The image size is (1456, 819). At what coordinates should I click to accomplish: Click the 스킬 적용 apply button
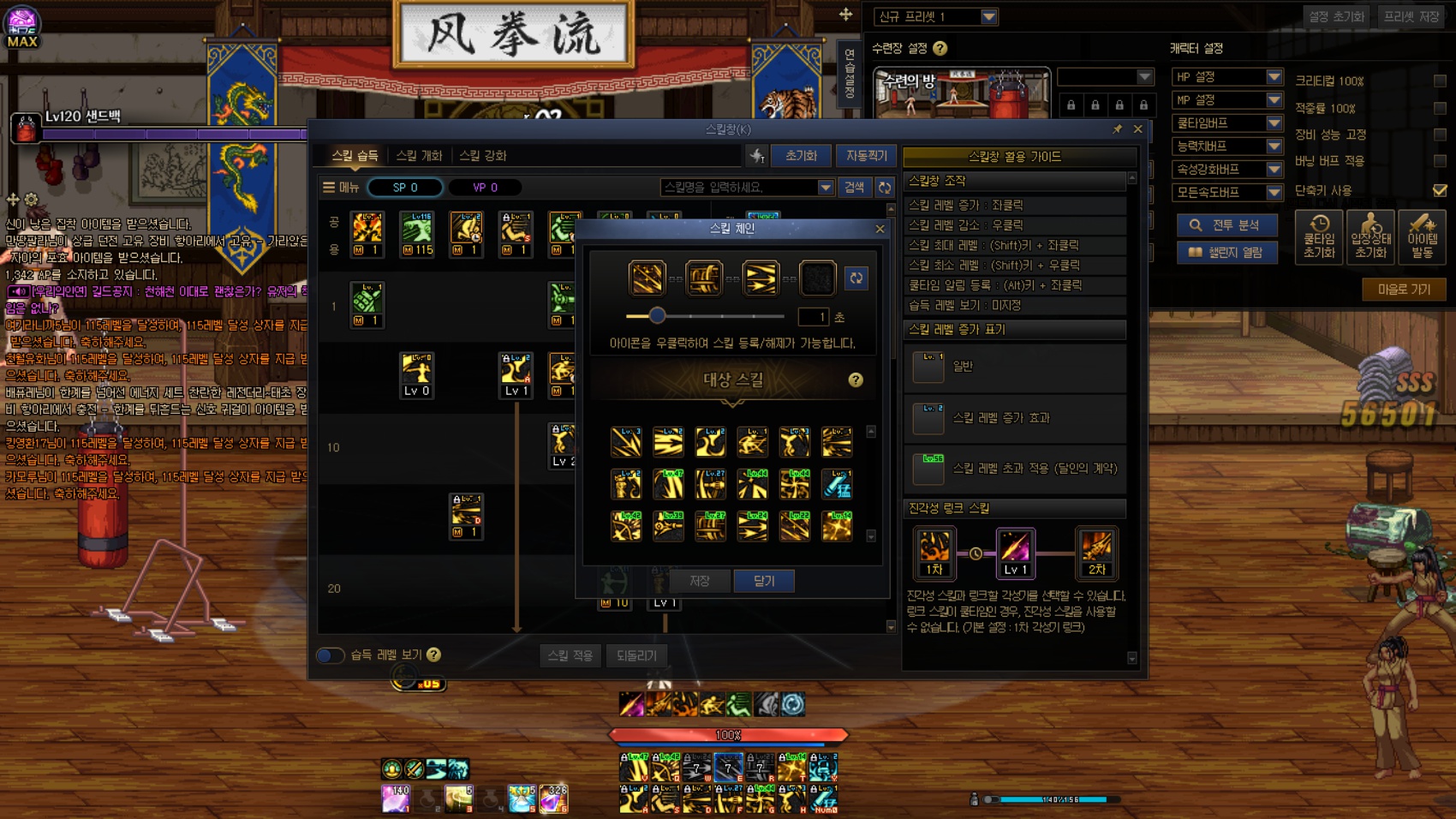(570, 655)
